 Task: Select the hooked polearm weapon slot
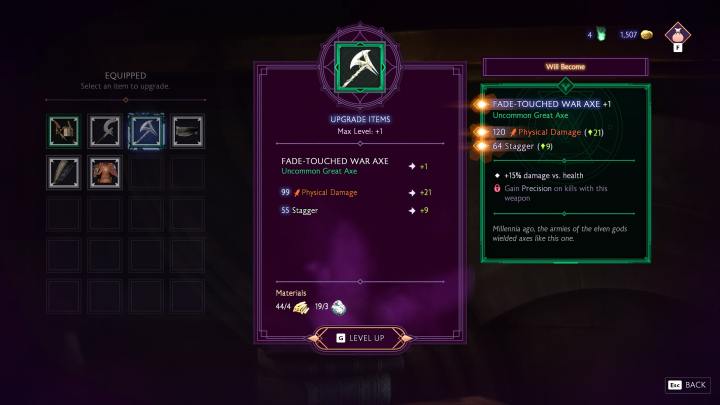coord(105,131)
